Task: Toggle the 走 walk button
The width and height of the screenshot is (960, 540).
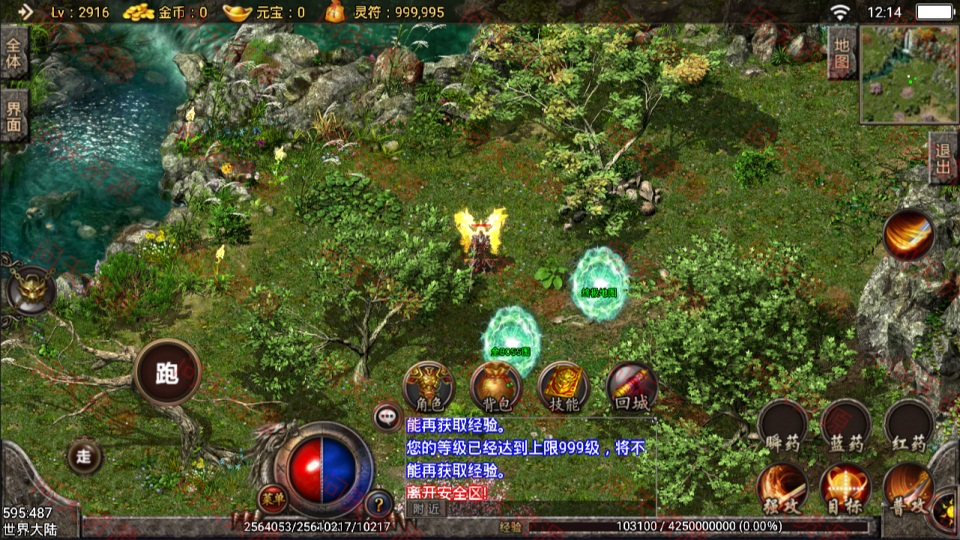Action: 84,456
